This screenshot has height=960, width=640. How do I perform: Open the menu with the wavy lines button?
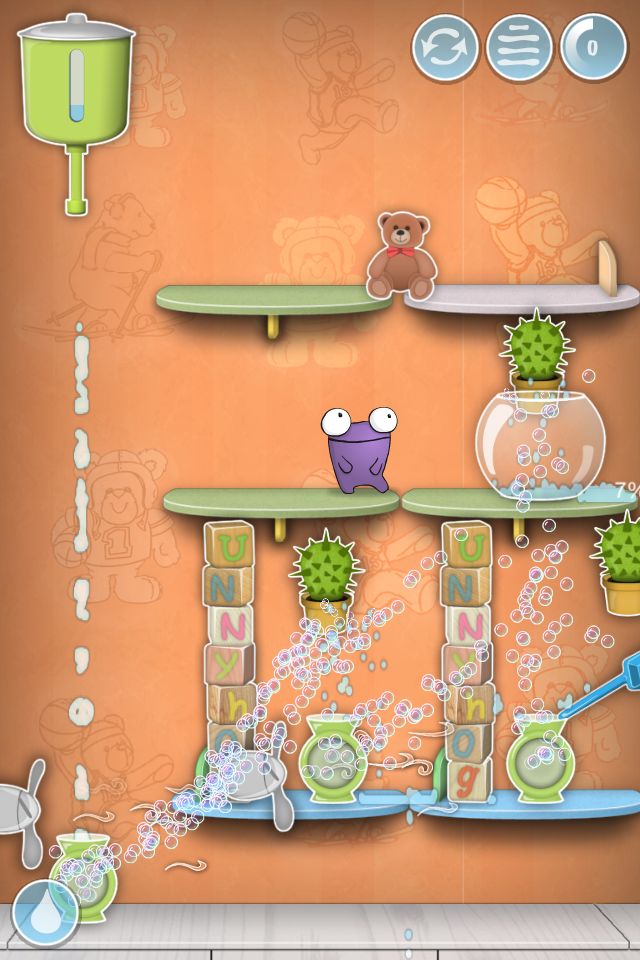[519, 47]
